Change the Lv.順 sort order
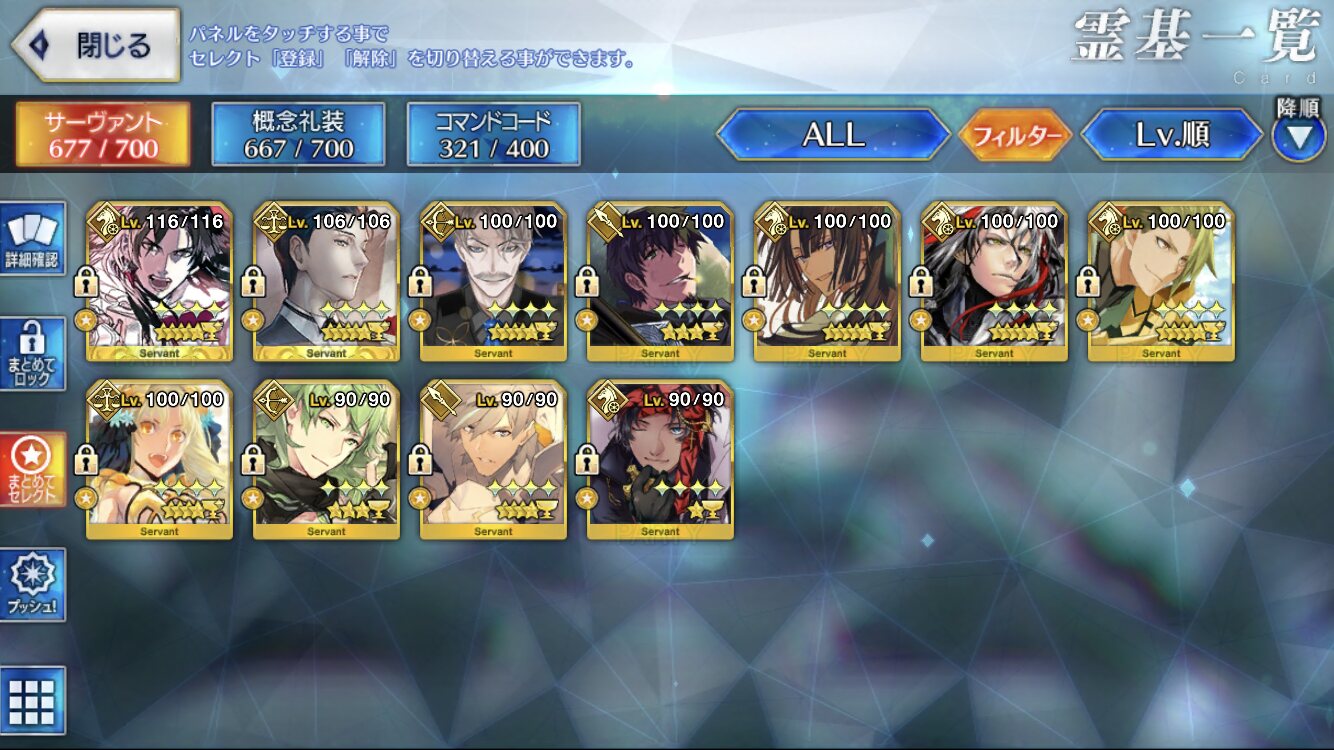This screenshot has height=750, width=1334. pos(1172,135)
